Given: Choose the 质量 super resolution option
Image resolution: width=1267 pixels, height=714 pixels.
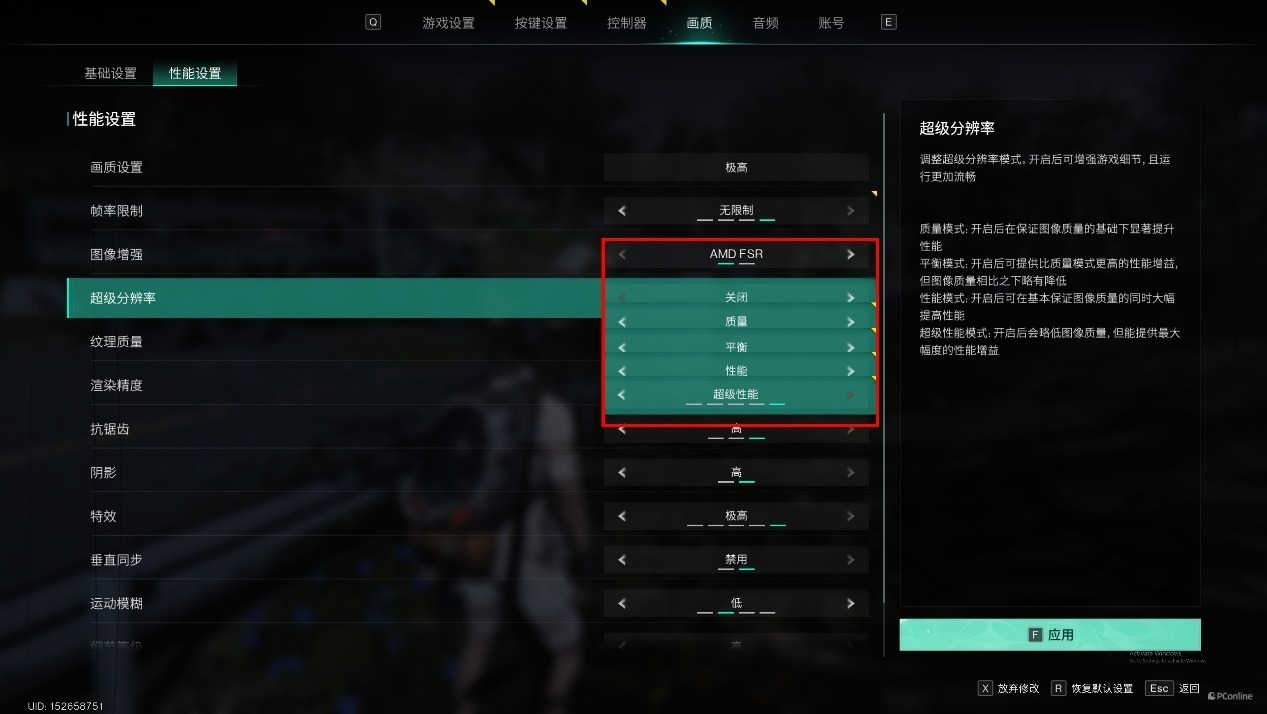Looking at the screenshot, I should 736,322.
